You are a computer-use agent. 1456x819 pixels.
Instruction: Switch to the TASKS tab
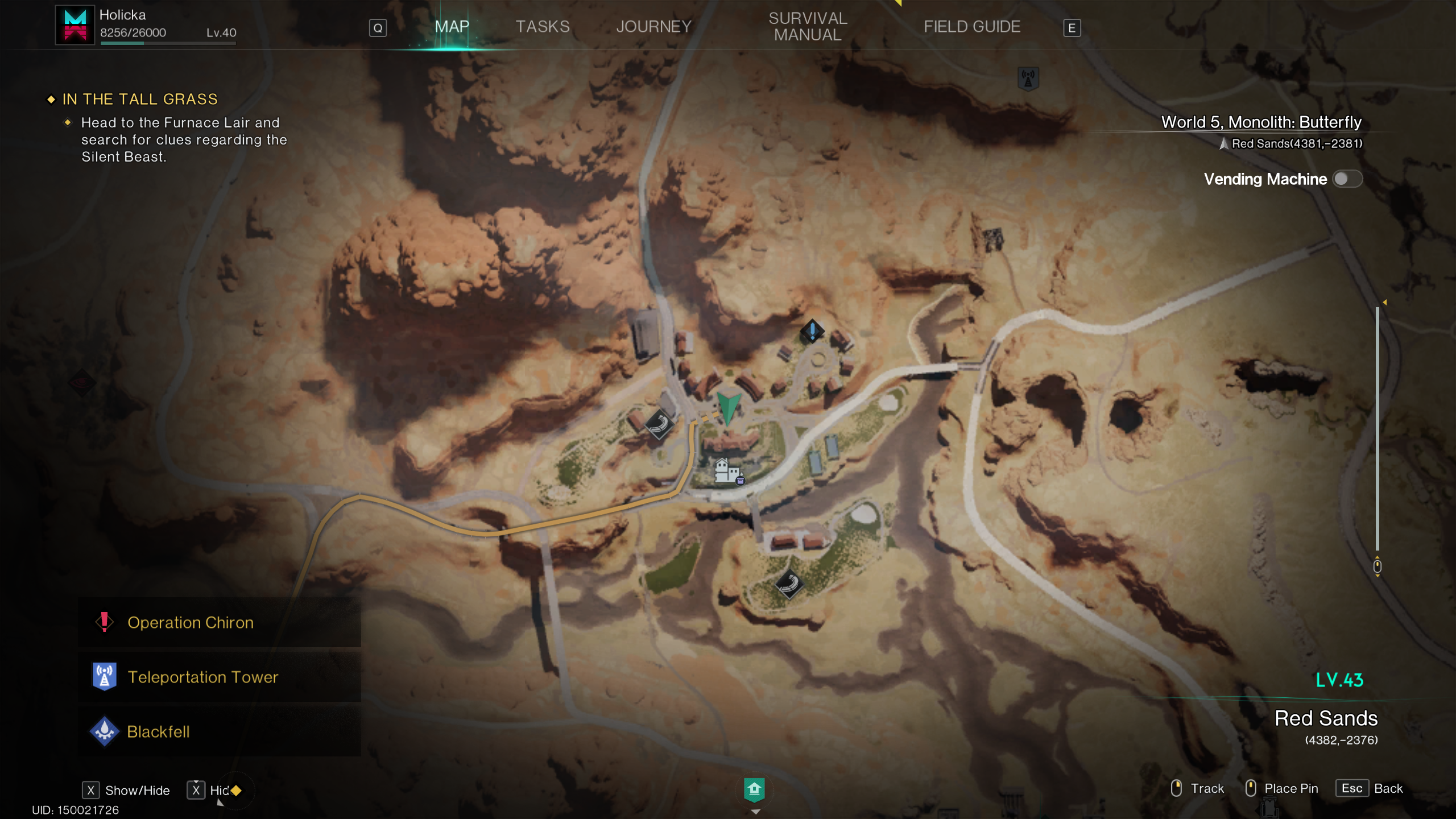[542, 27]
